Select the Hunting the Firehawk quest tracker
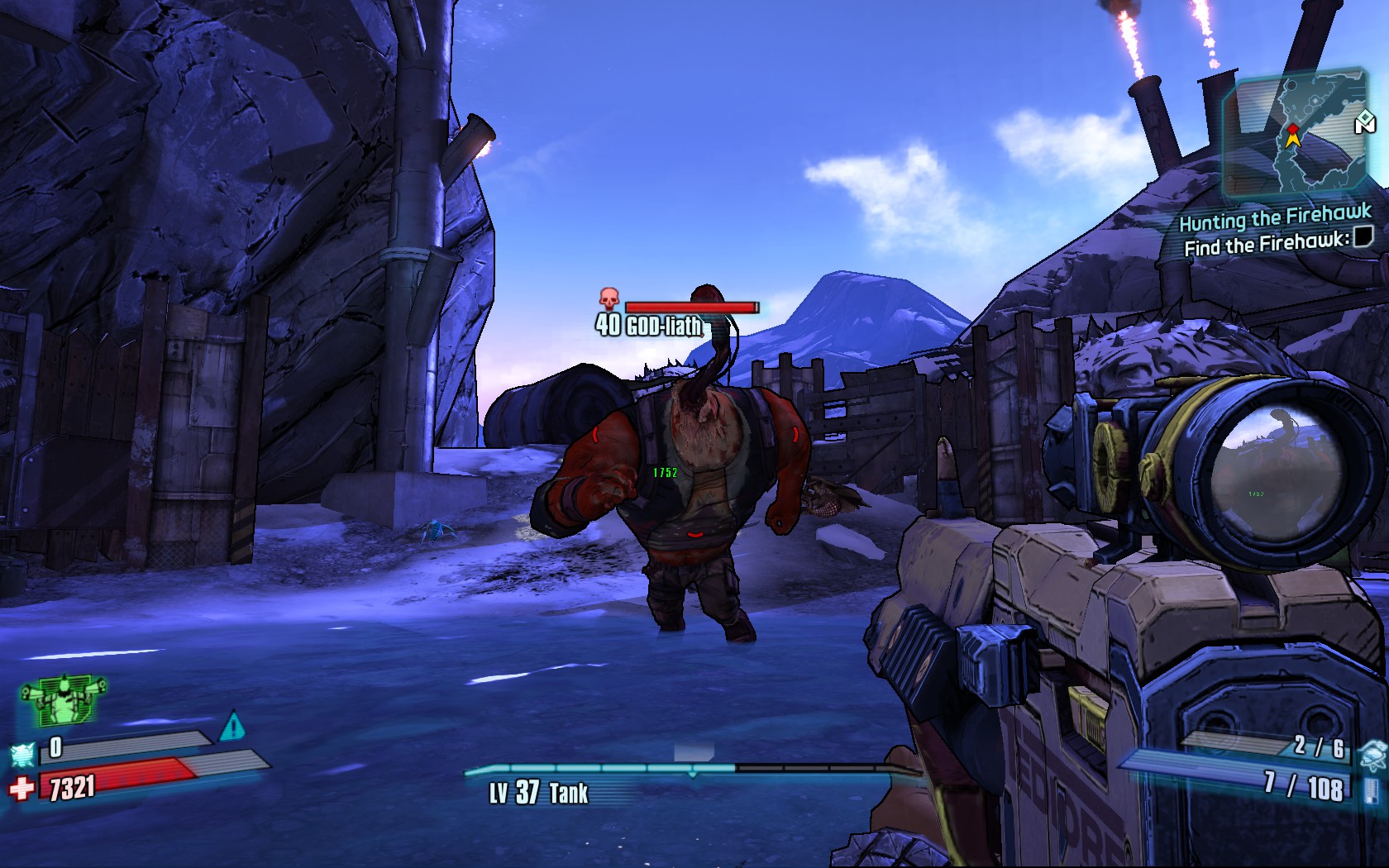 tap(1274, 219)
